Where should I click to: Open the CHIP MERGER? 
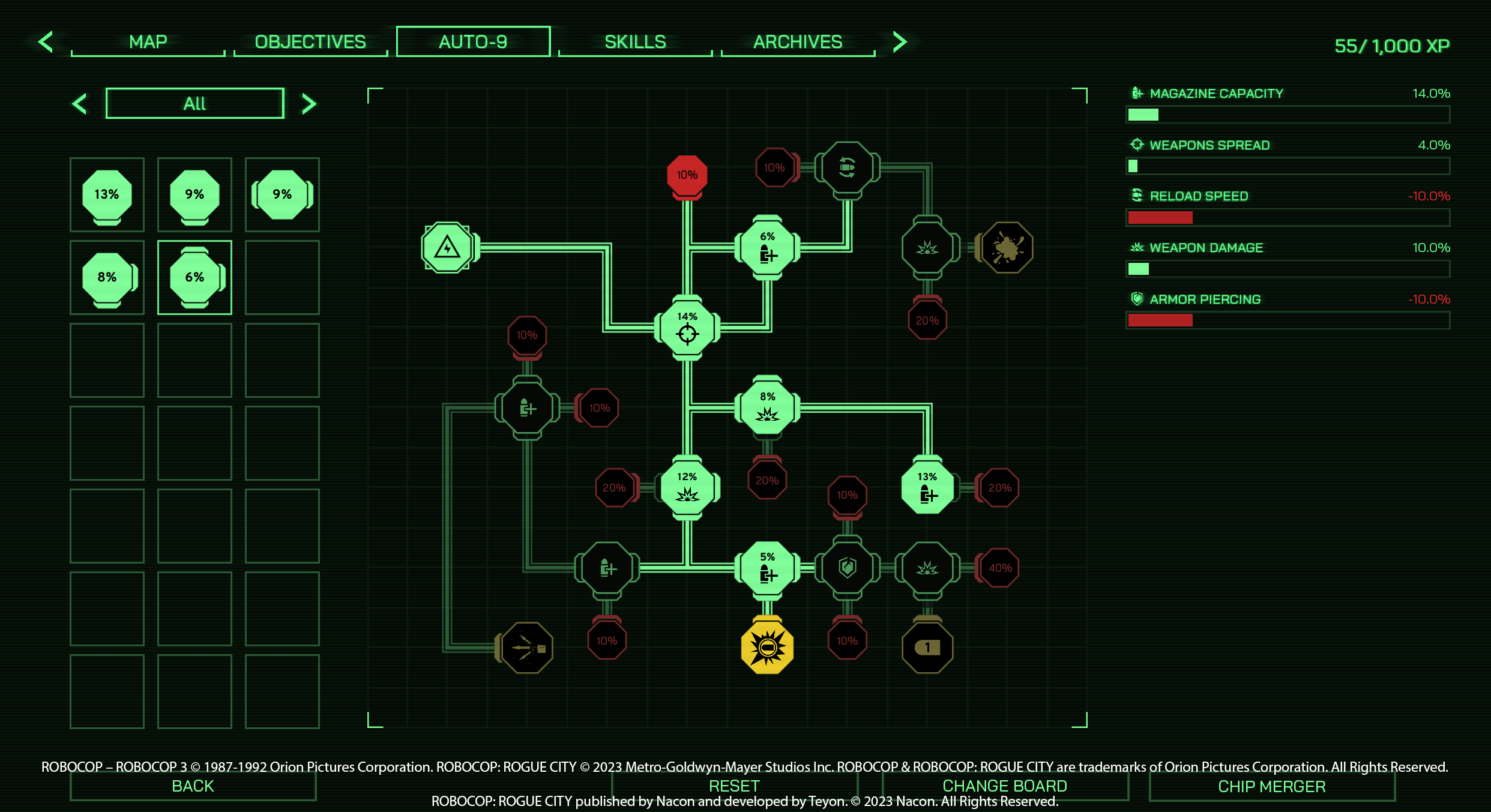[x=1271, y=786]
